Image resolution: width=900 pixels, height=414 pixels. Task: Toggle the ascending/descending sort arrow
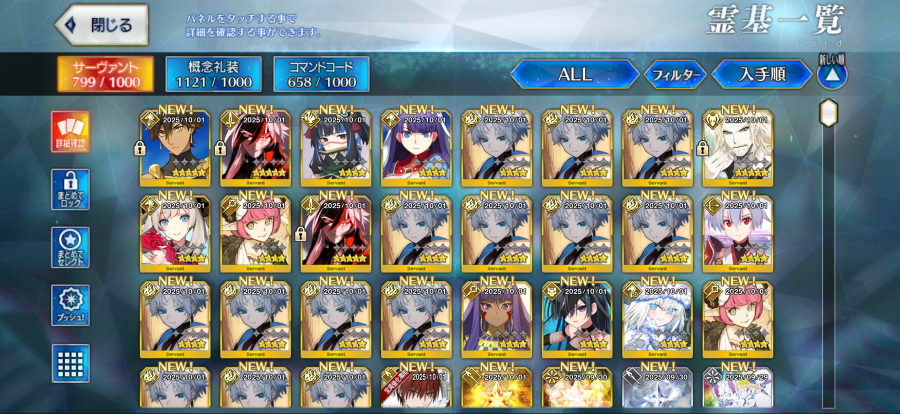(x=832, y=73)
